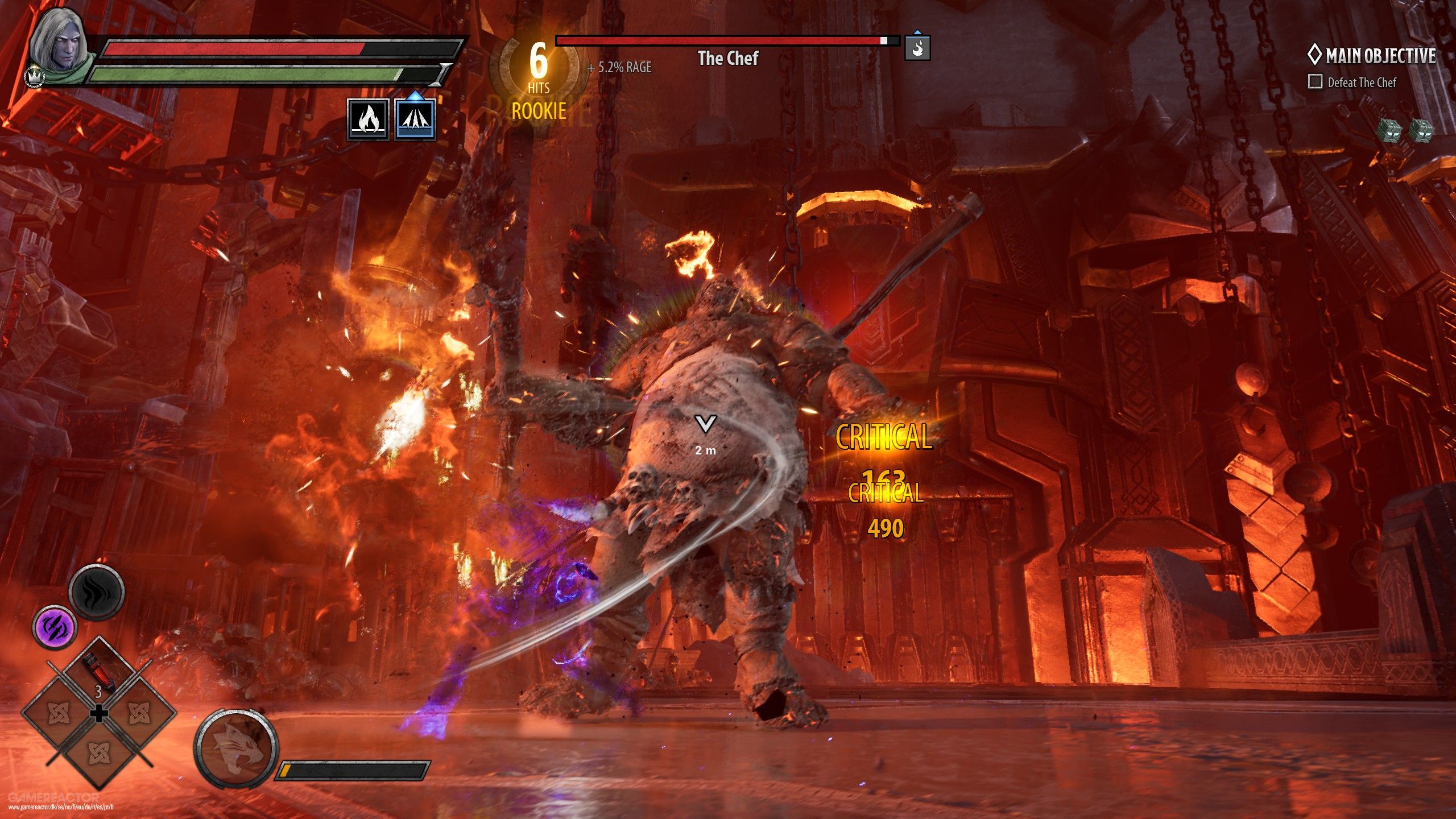Open the Main Objective tracker
This screenshot has height=819, width=1456.
[1372, 56]
